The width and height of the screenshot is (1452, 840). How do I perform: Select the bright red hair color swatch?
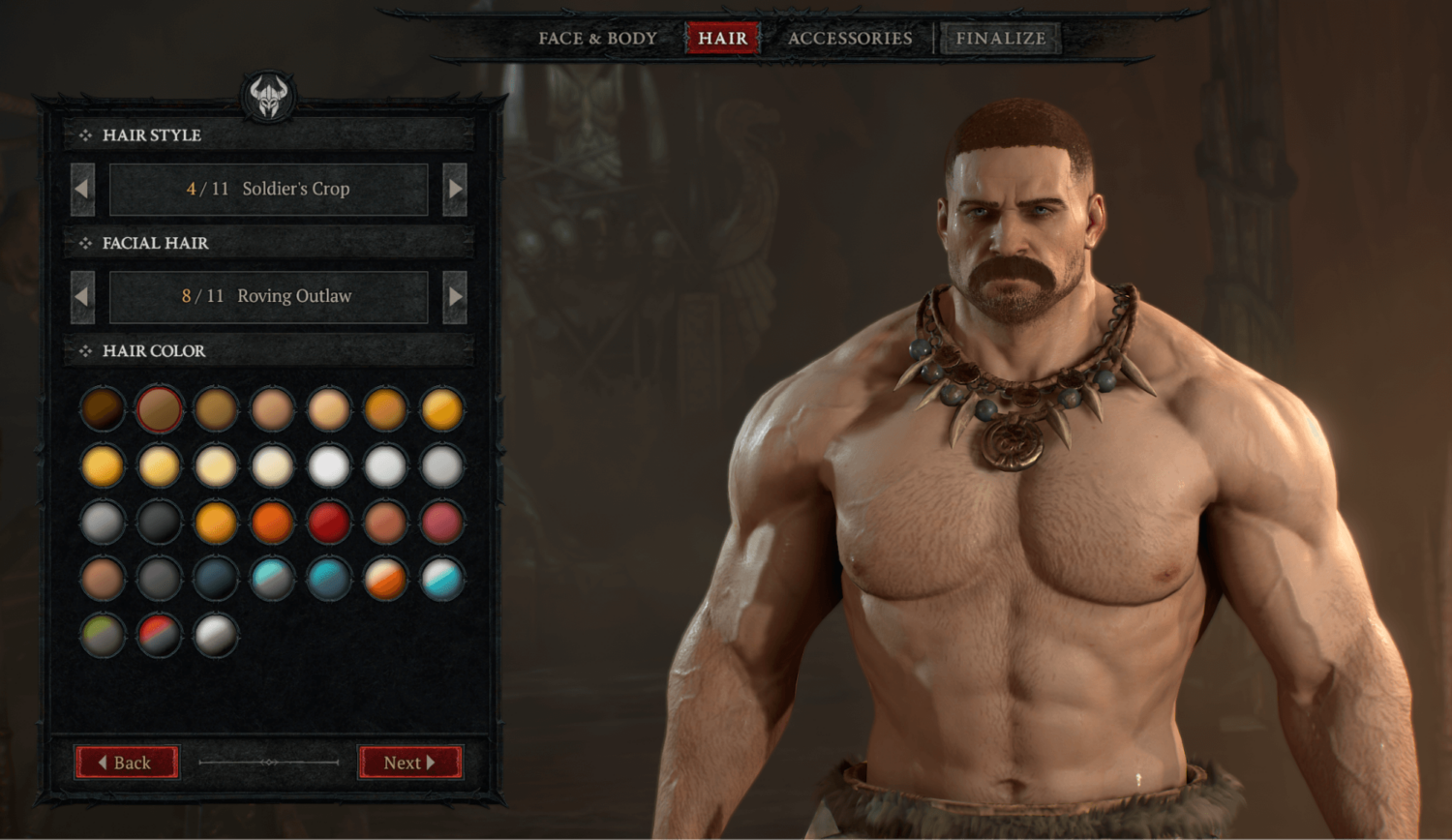click(x=329, y=522)
